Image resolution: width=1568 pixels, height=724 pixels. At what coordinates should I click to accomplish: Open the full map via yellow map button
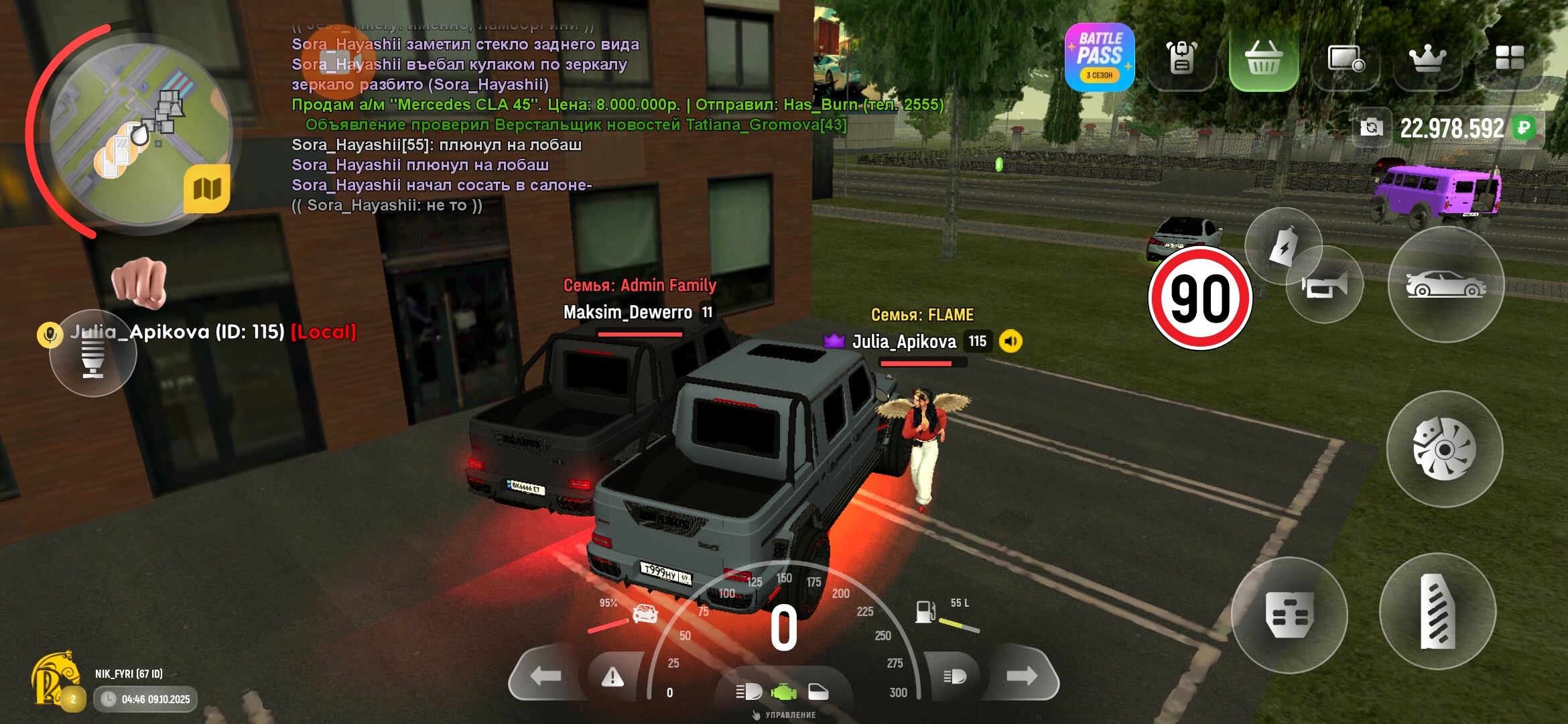207,189
